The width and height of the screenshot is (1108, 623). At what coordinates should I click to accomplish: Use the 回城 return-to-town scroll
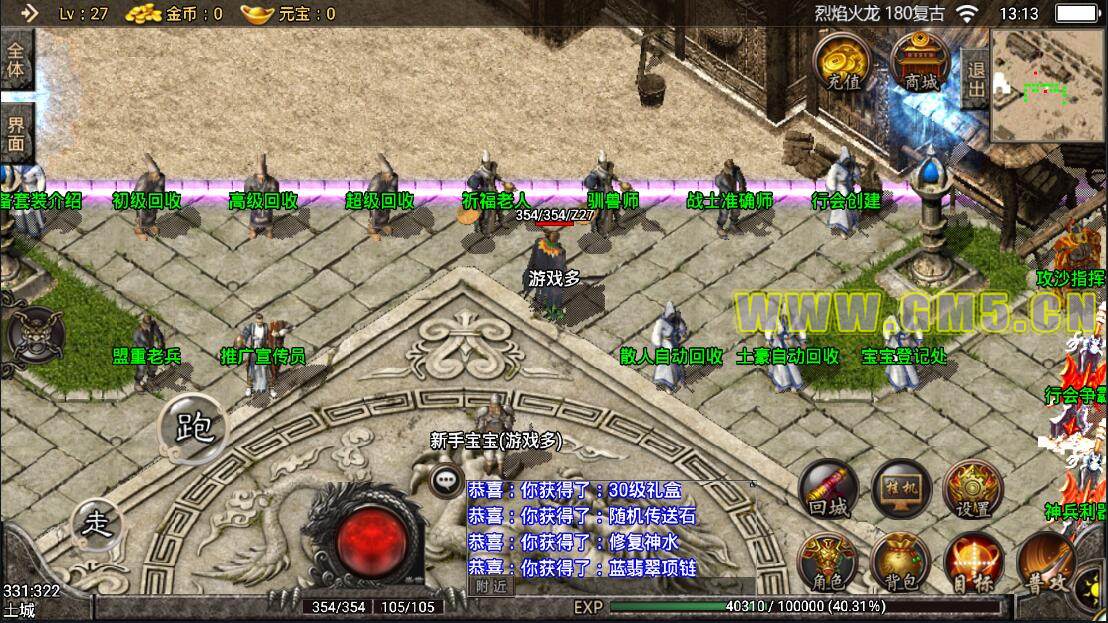828,489
